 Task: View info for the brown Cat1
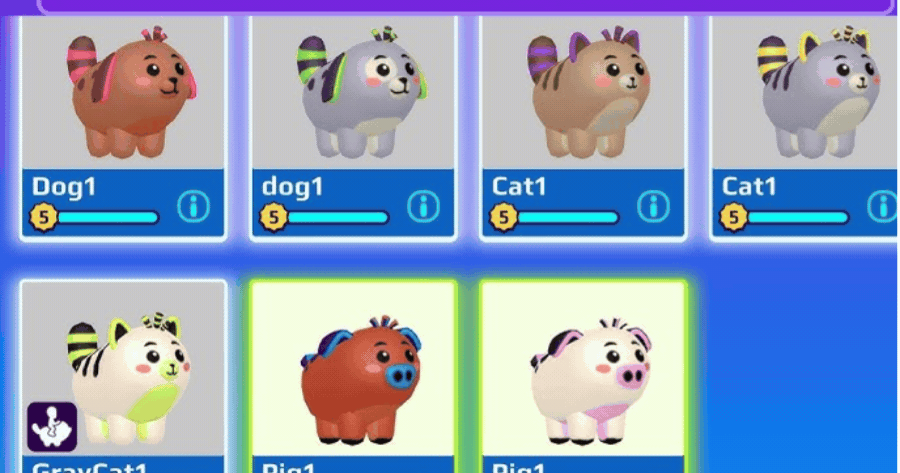[653, 207]
